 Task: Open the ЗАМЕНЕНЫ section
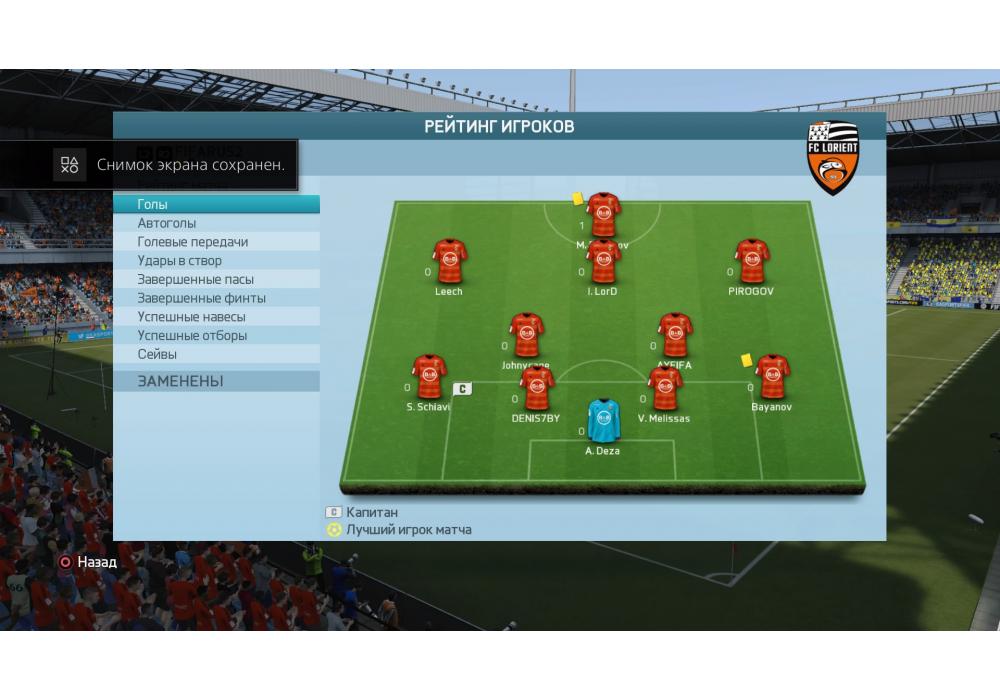[216, 381]
